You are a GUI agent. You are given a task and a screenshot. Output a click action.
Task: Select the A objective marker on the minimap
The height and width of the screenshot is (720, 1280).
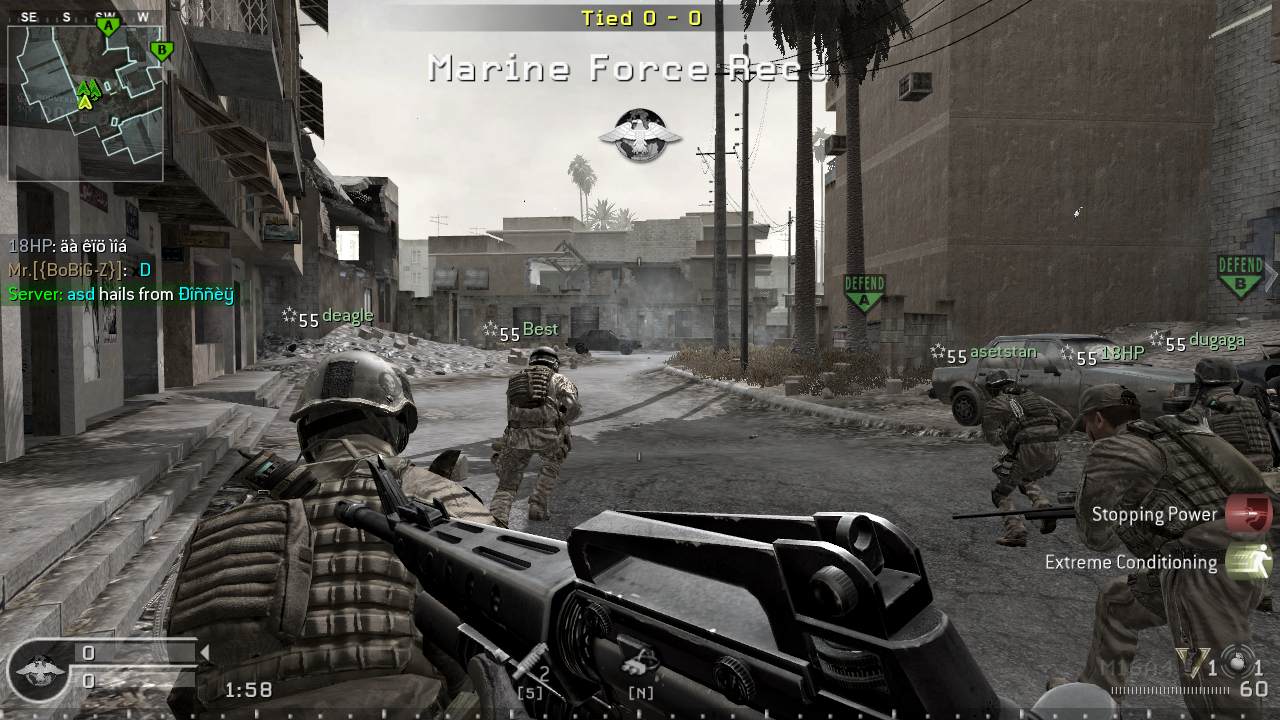(108, 27)
